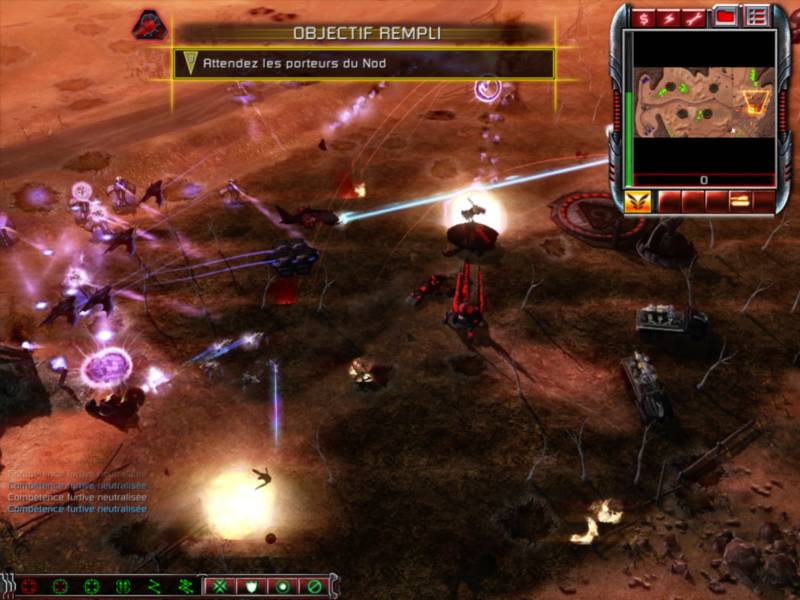Click the dollar sign sell button

[x=645, y=18]
